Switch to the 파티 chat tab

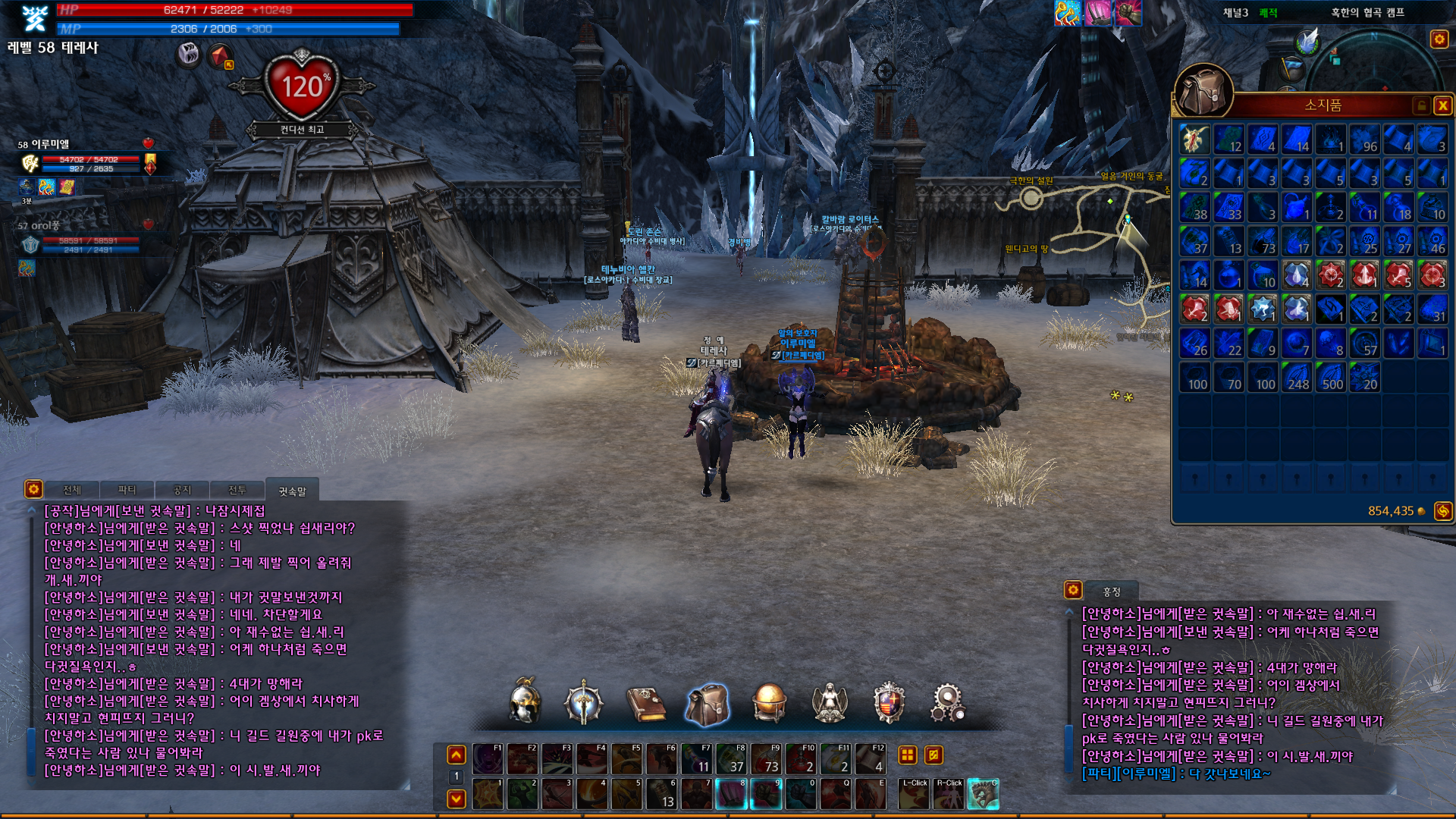(127, 490)
